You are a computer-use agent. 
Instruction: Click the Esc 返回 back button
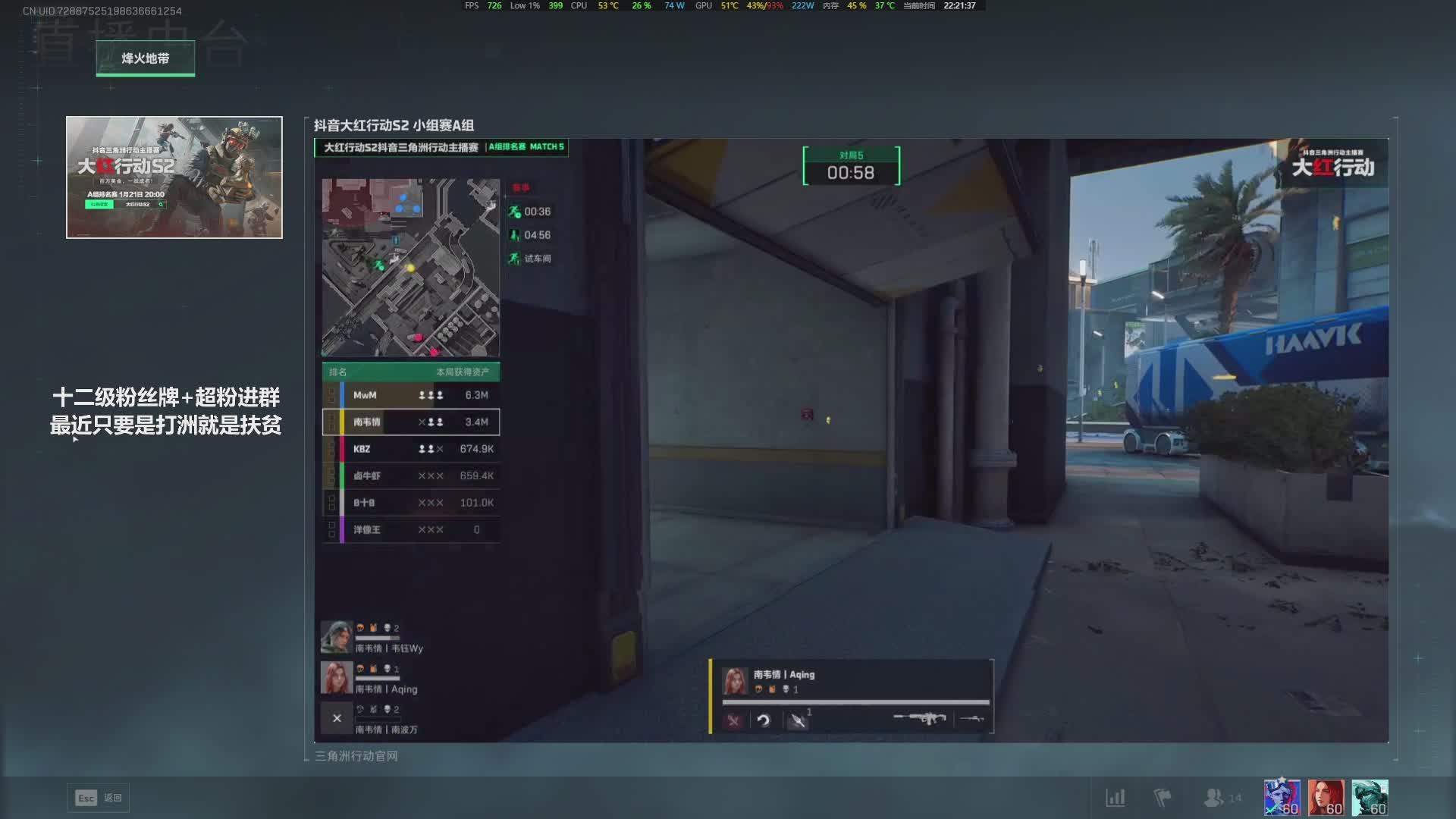point(99,798)
